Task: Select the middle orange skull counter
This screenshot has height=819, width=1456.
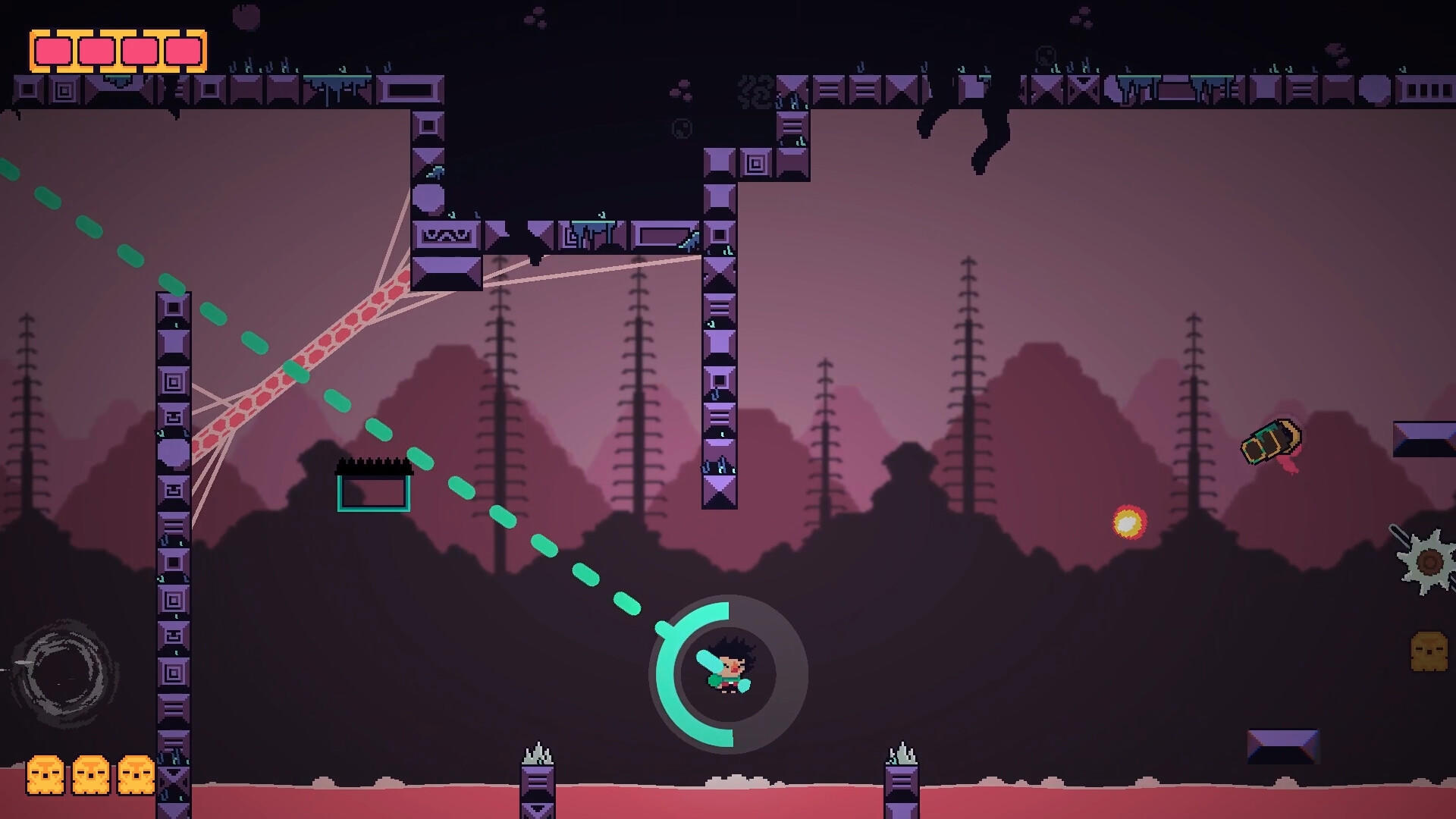Action: pos(89,775)
